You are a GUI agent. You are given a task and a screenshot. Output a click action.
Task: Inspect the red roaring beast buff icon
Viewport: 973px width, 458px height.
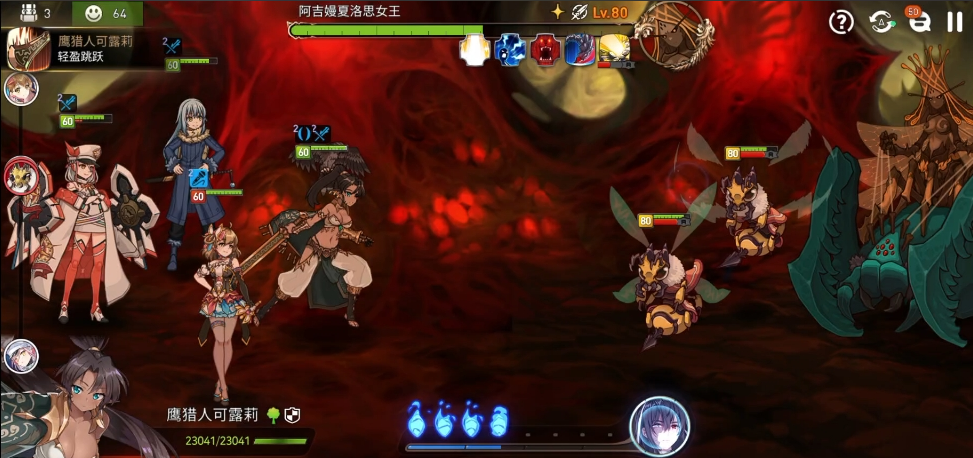click(545, 49)
